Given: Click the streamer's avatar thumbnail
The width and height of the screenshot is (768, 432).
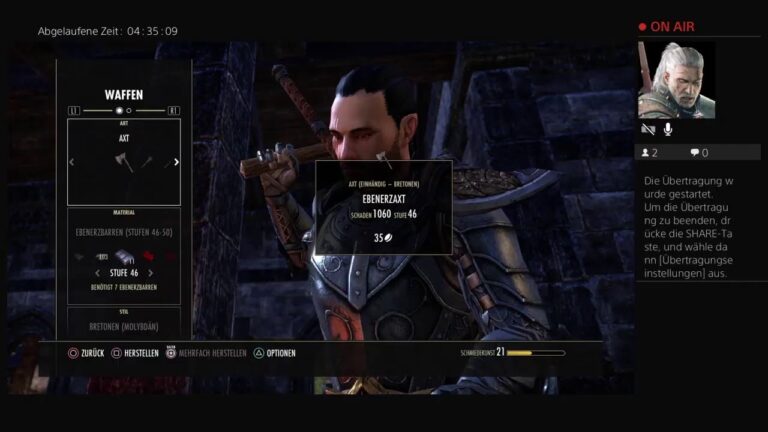Looking at the screenshot, I should click(x=669, y=81).
